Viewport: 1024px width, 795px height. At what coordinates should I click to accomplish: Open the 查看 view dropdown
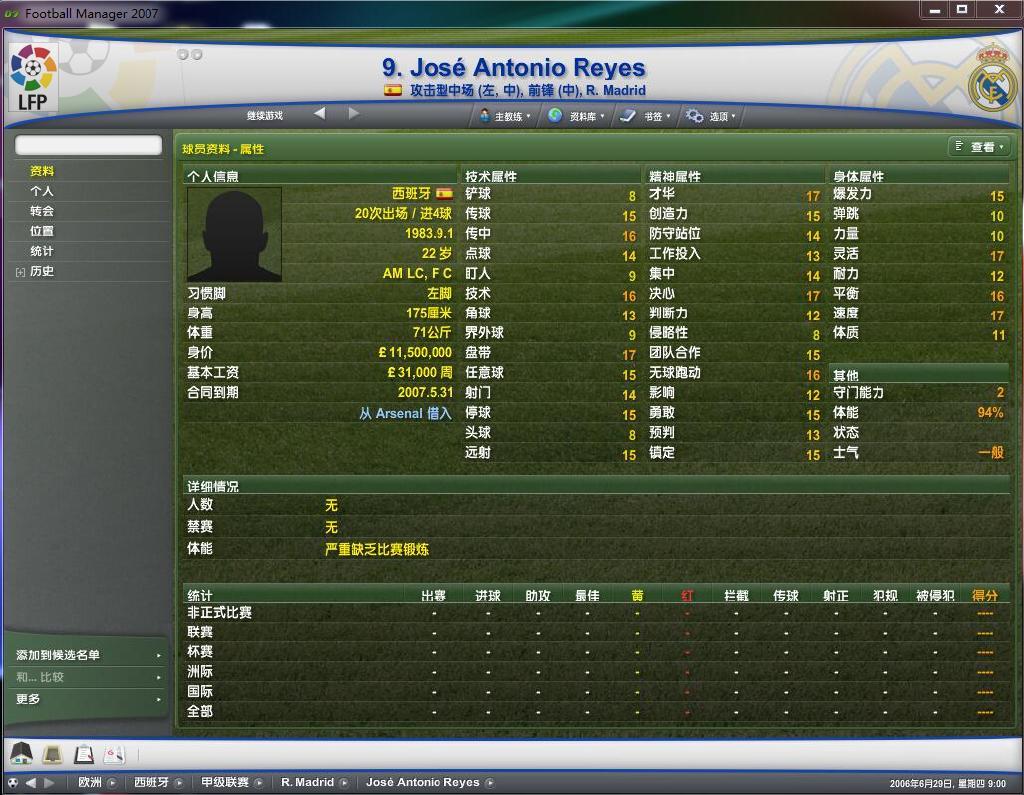point(980,147)
